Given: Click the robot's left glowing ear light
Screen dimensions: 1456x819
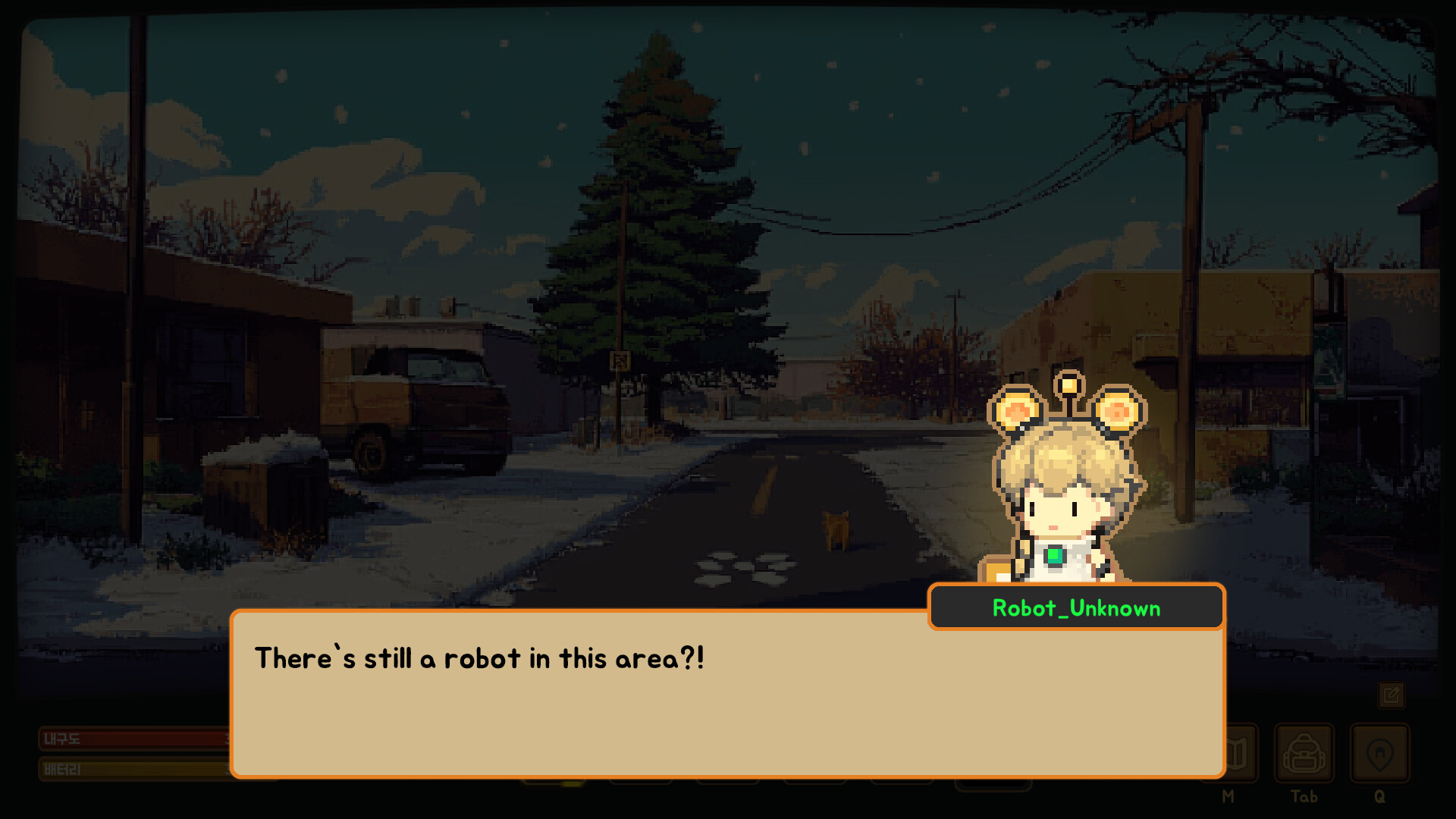Looking at the screenshot, I should point(1016,410).
